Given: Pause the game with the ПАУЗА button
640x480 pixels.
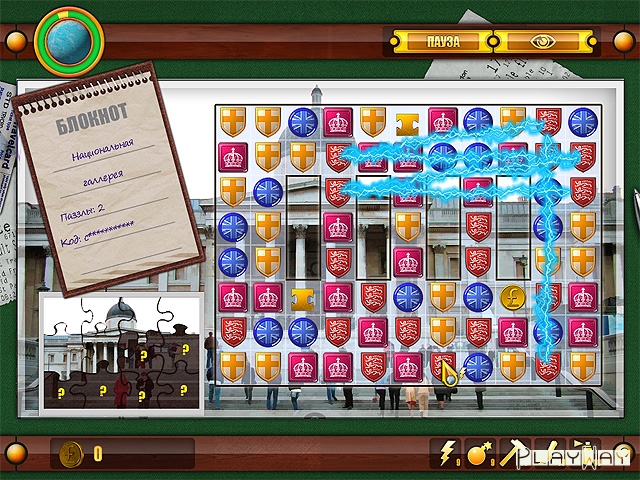Looking at the screenshot, I should pos(441,41).
